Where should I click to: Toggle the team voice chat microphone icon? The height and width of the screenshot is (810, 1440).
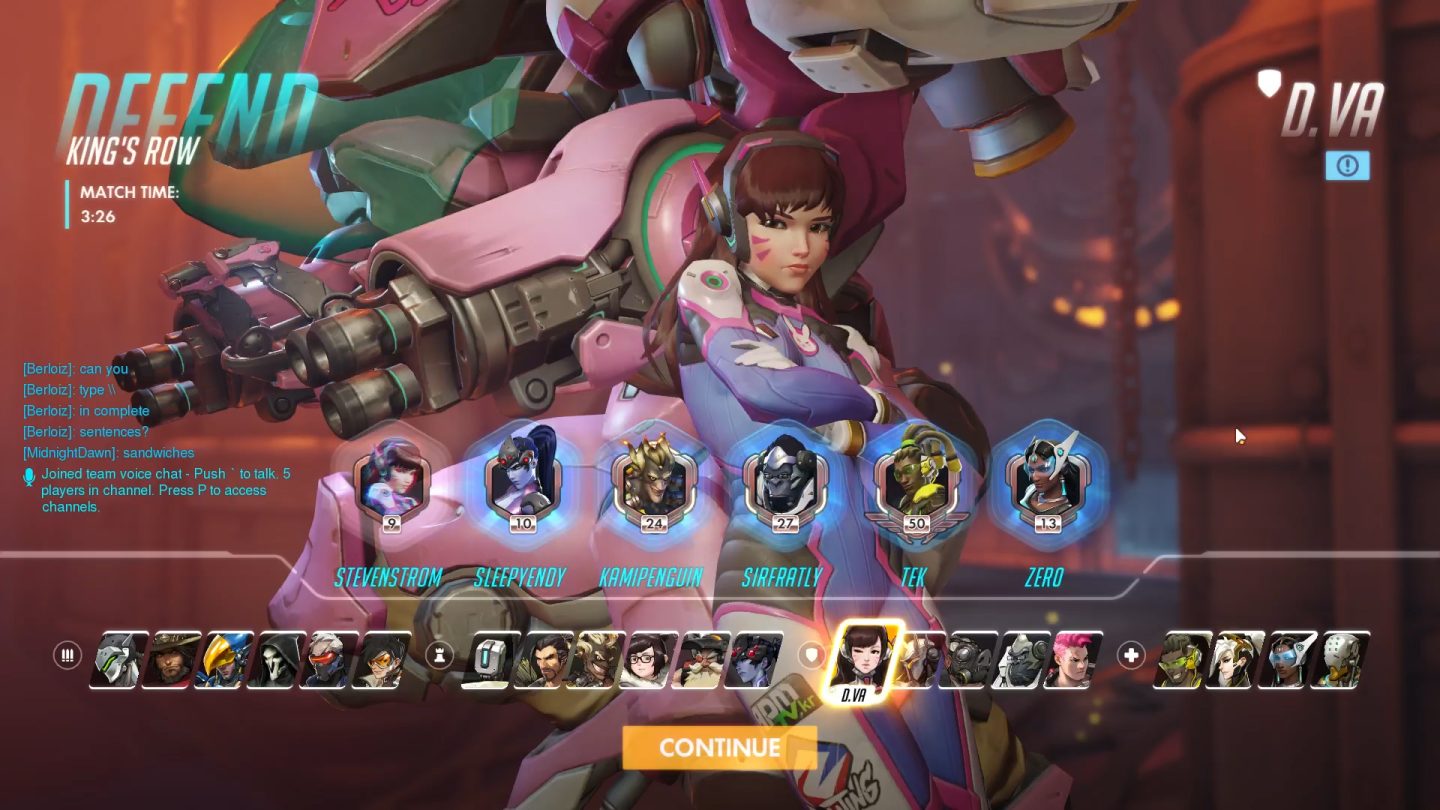pyautogui.click(x=29, y=477)
